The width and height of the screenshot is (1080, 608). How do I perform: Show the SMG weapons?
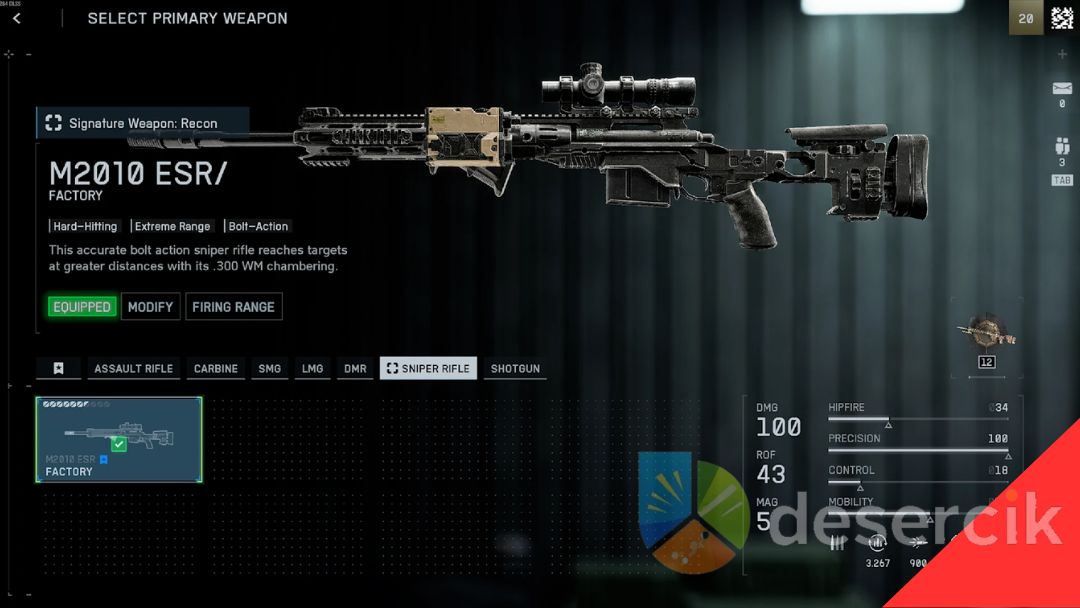click(270, 369)
